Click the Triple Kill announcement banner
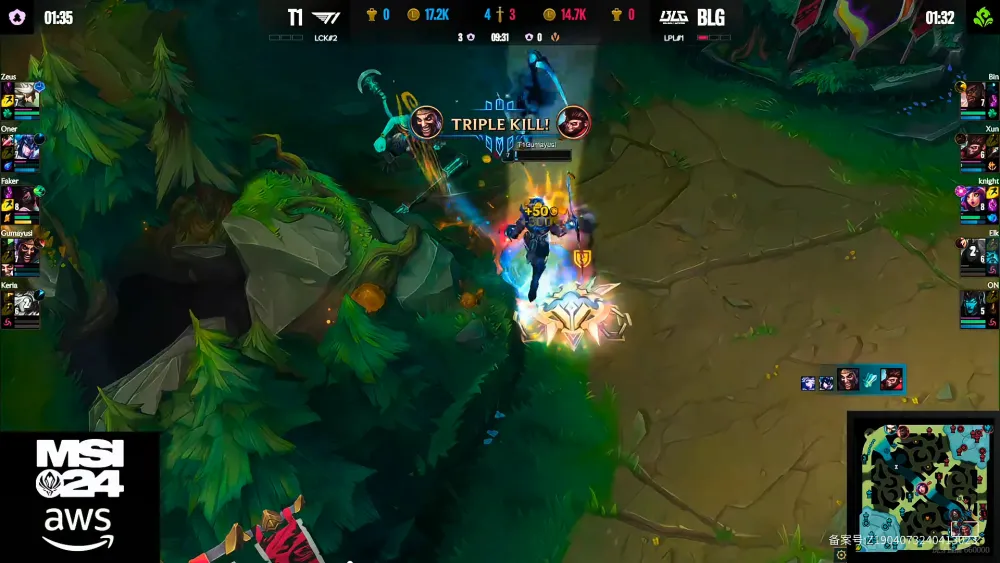The width and height of the screenshot is (1000, 563). [x=500, y=124]
